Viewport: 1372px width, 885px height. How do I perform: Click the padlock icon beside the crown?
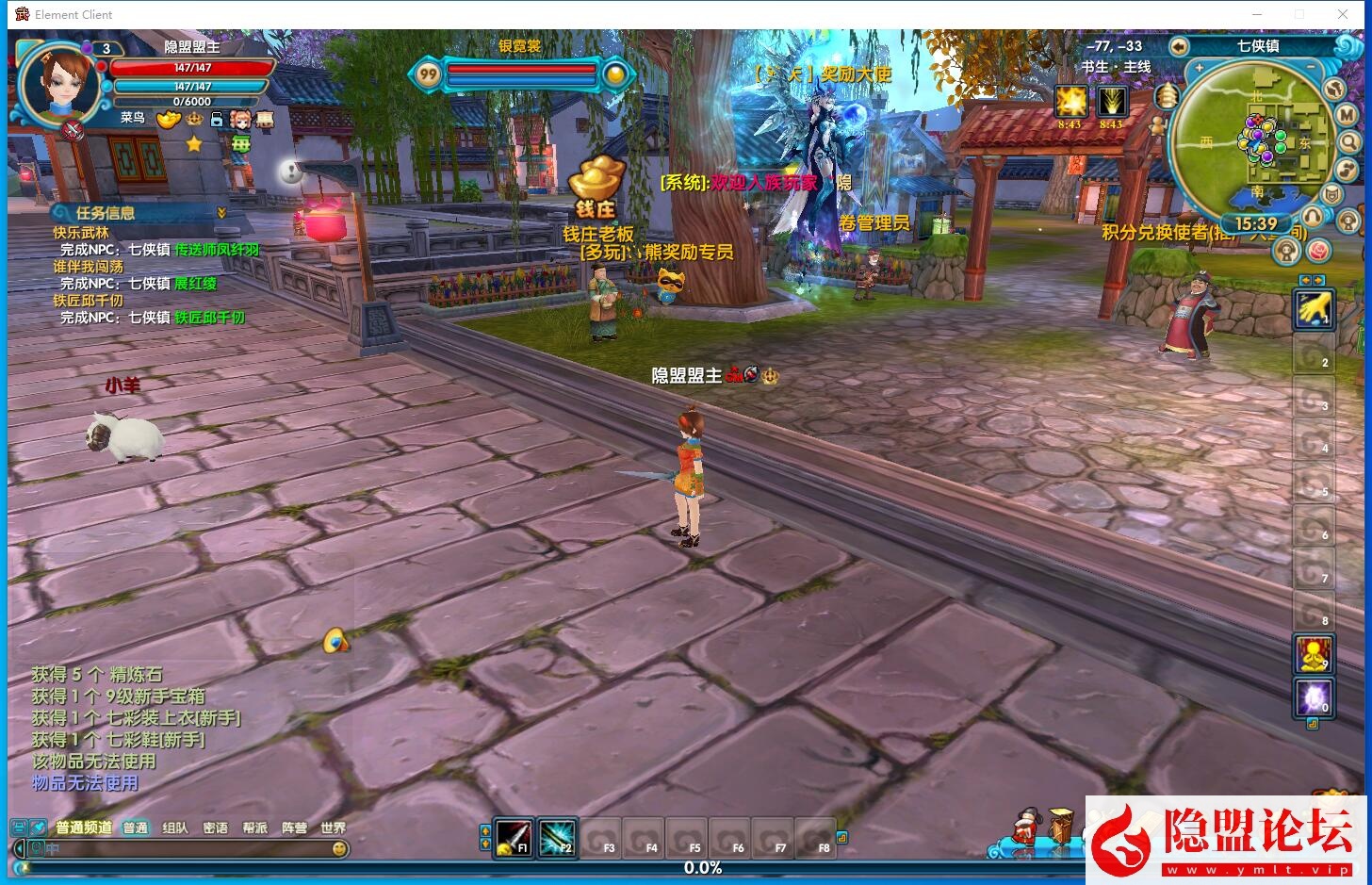(217, 120)
